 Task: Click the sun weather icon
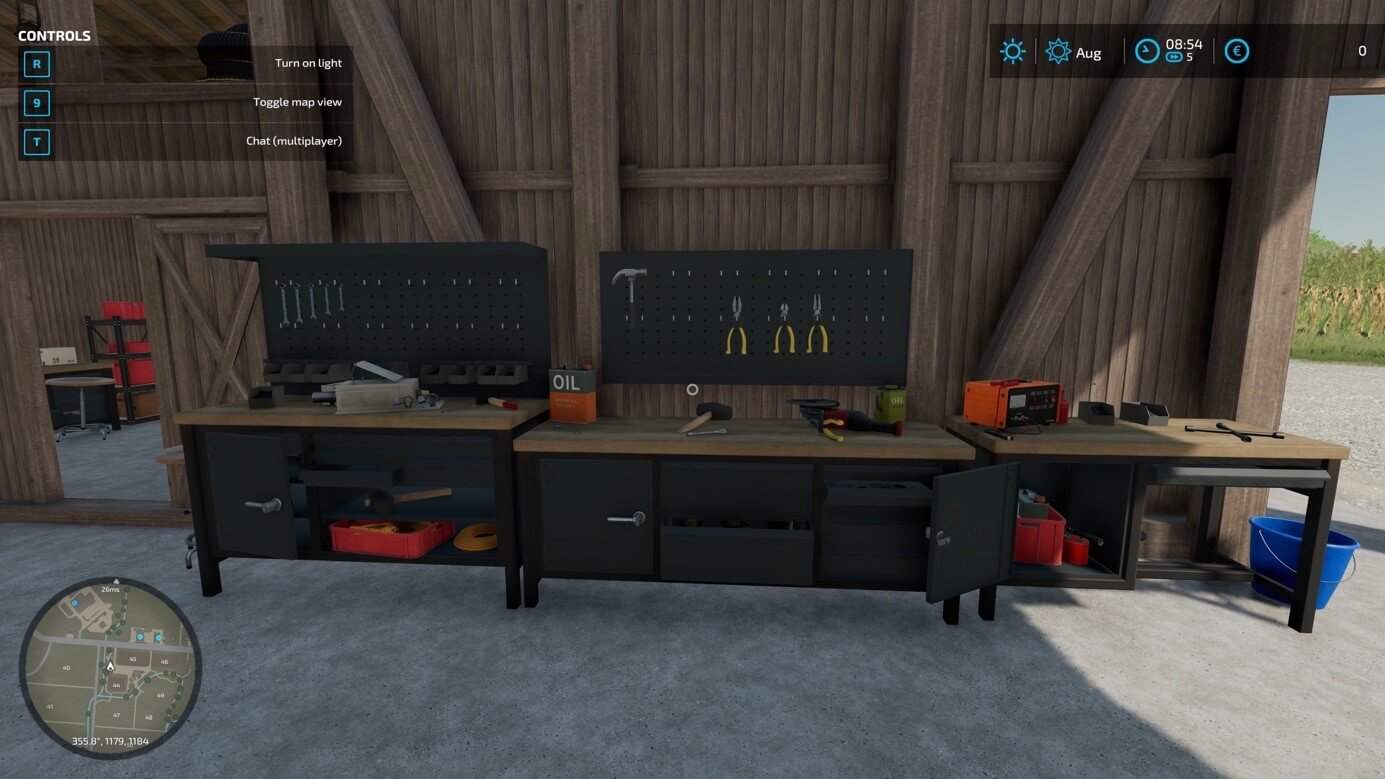[1012, 51]
